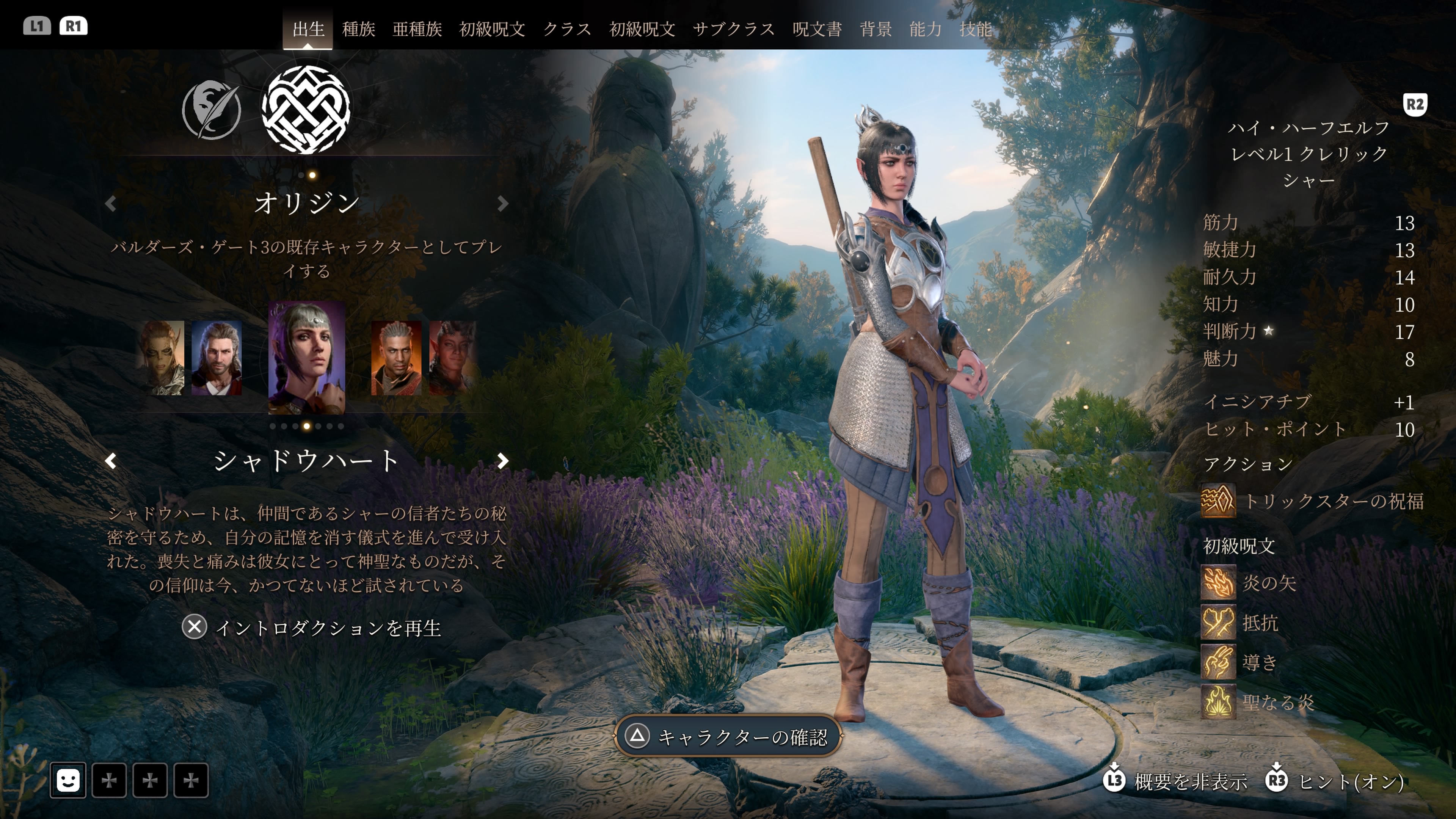Pick the Gale origin portrait
This screenshot has height=819, width=1456.
click(217, 357)
